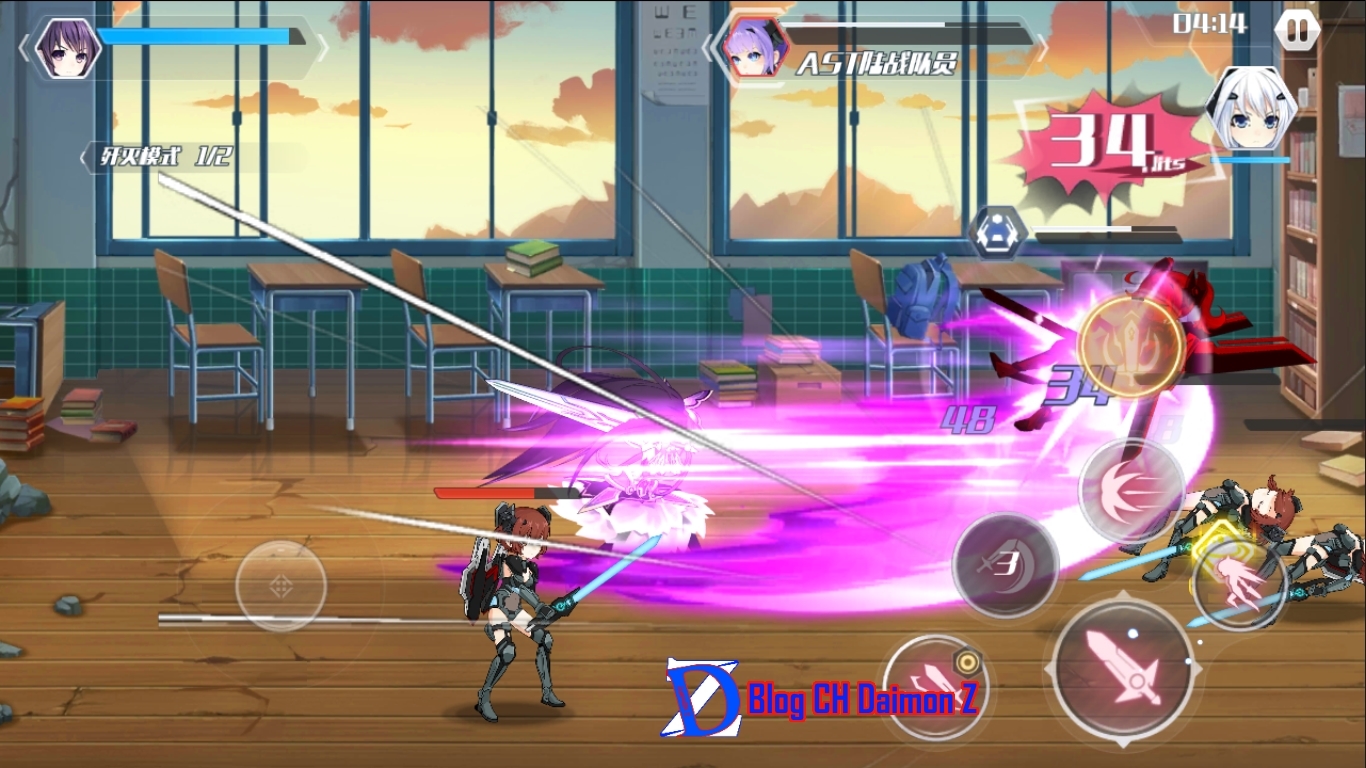Tap the blue health bar beside the player portrait
The width and height of the screenshot is (1366, 768).
(x=195, y=33)
